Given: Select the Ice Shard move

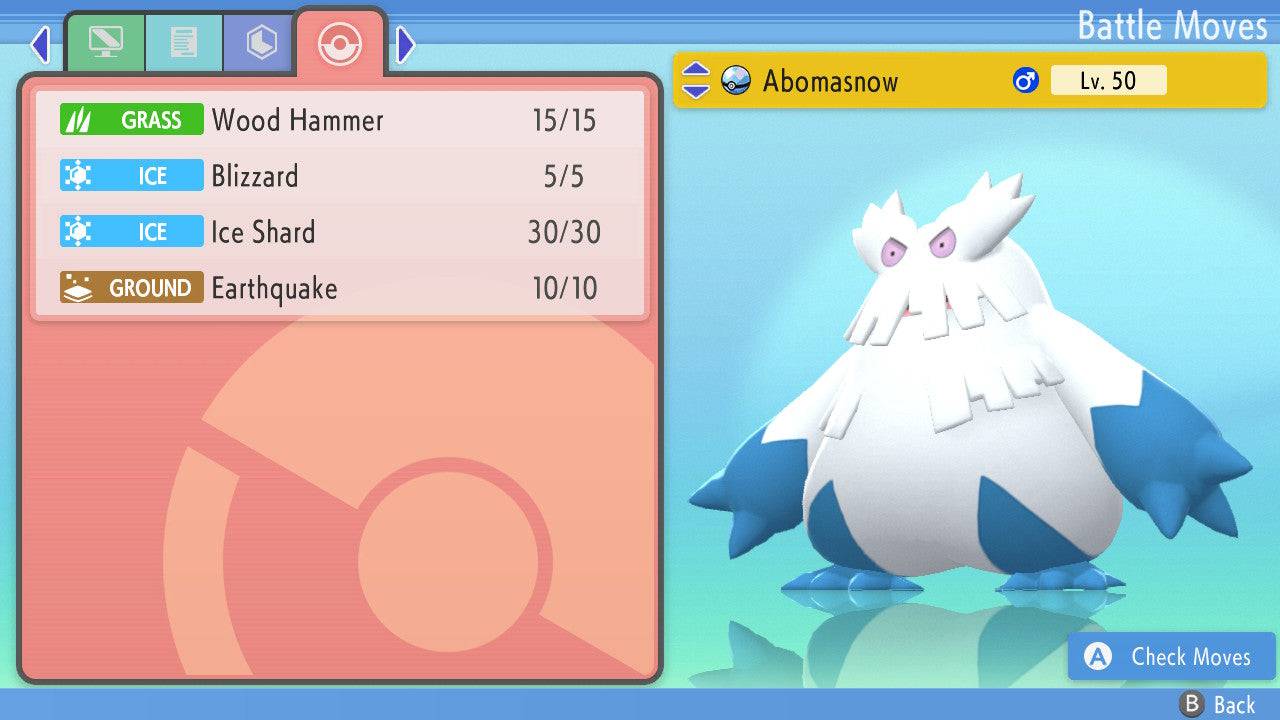Looking at the screenshot, I should coord(340,233).
